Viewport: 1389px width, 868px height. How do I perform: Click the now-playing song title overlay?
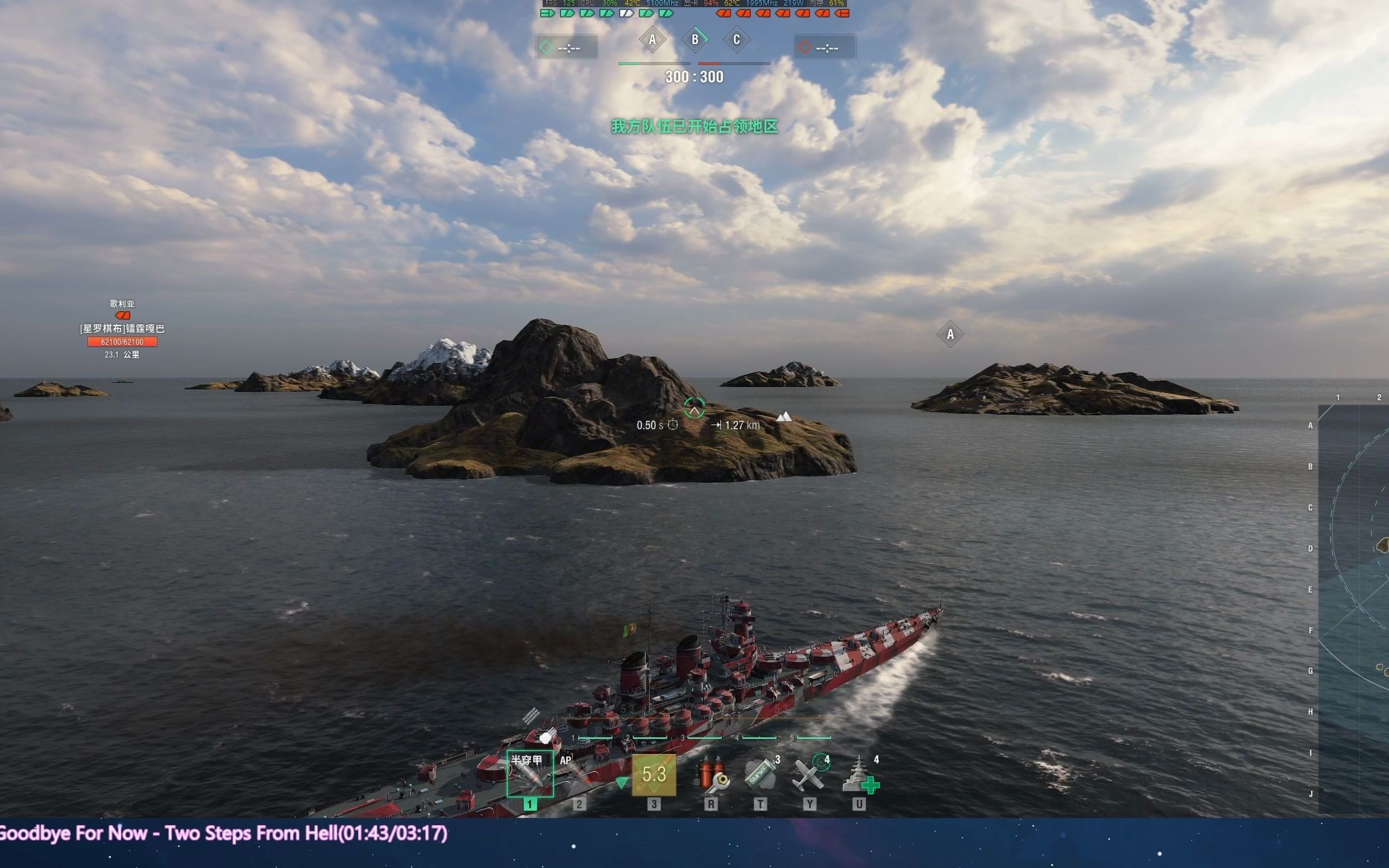[223, 834]
